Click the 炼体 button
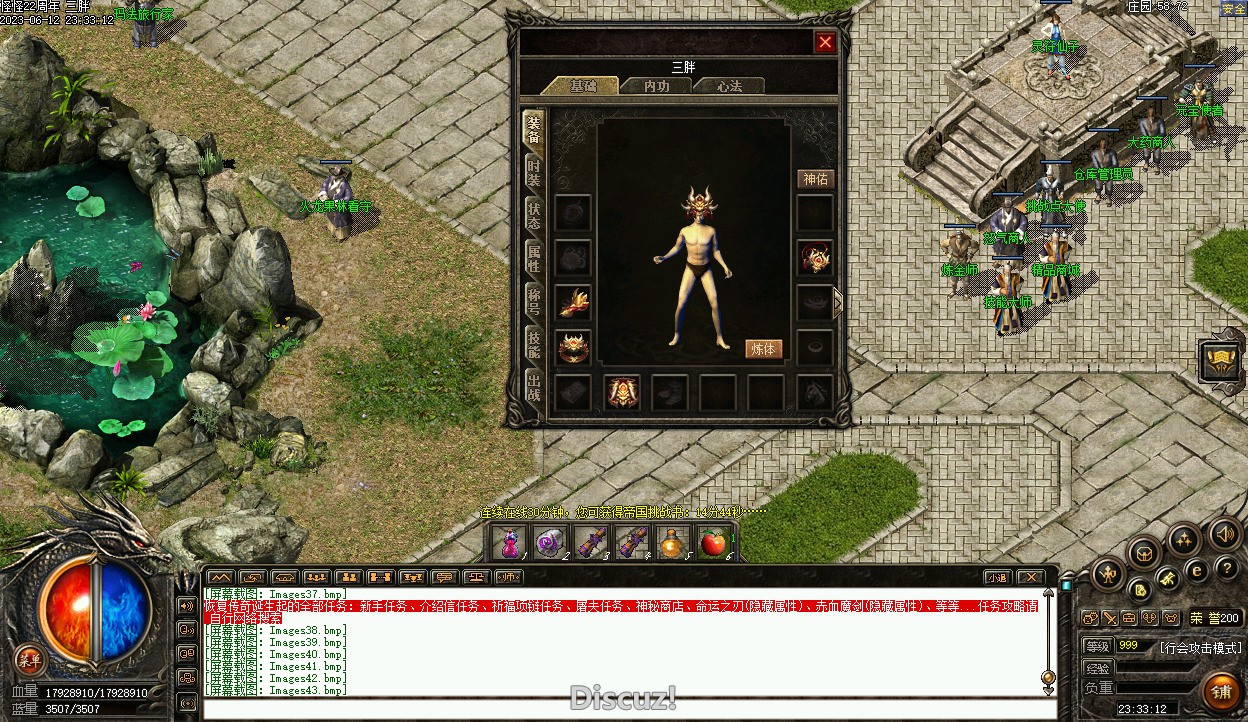This screenshot has width=1248, height=722. [763, 349]
